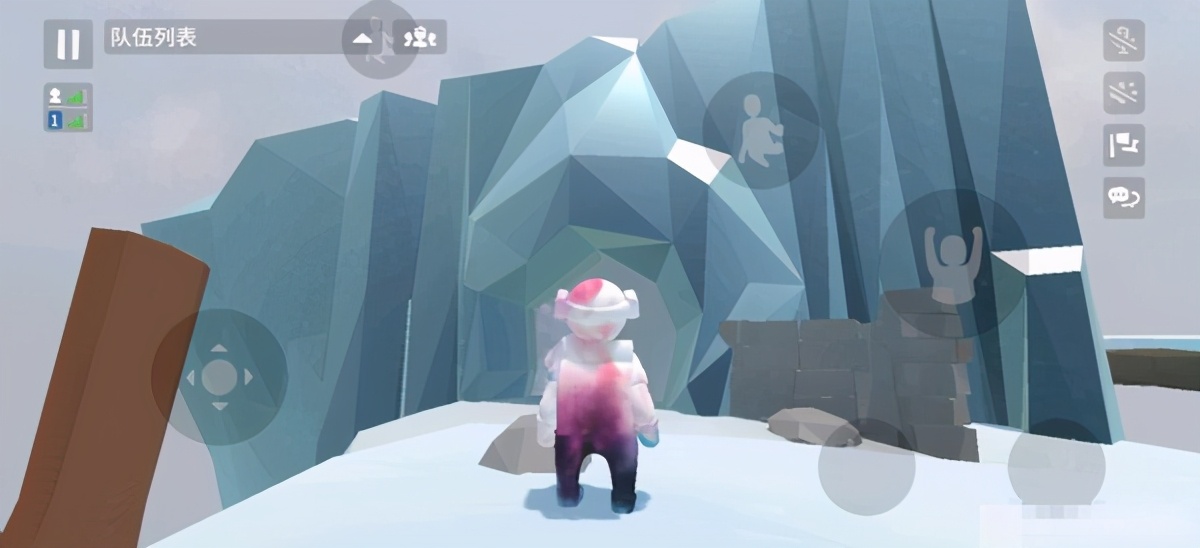Toggle the crossed-out speaker sound icon
The image size is (1200, 548).
pyautogui.click(x=1124, y=93)
